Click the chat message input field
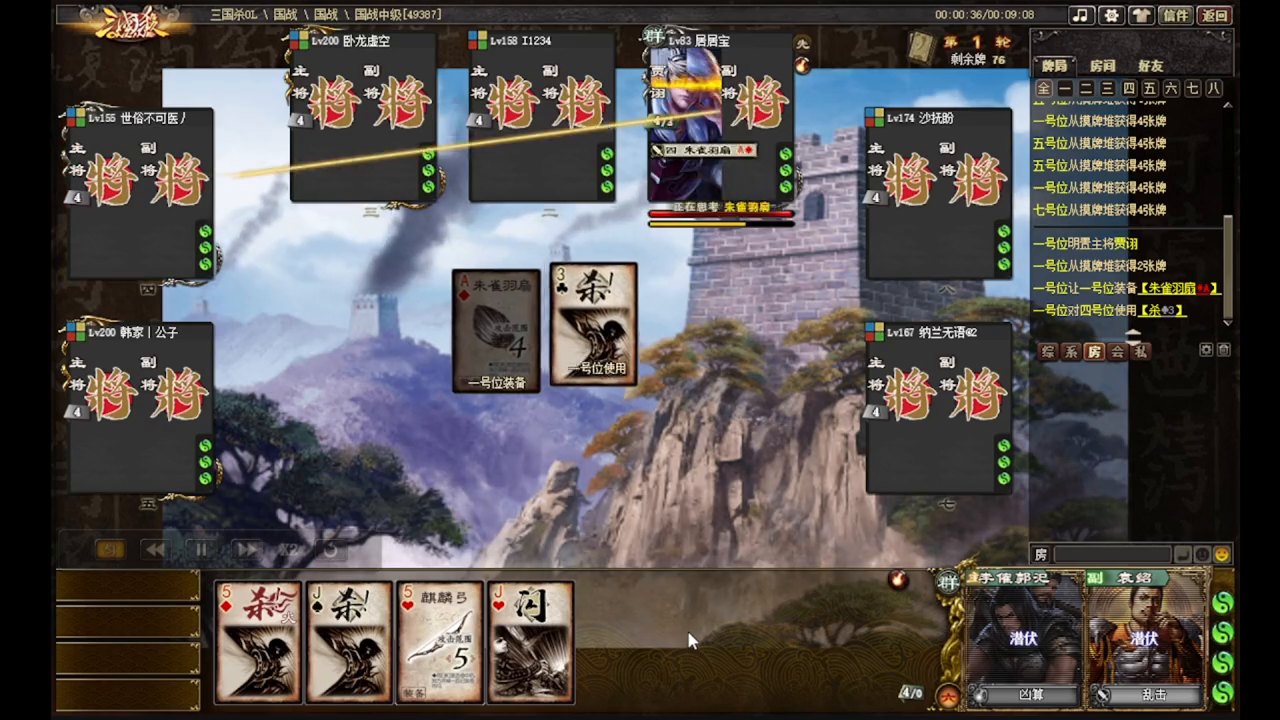This screenshot has width=1280, height=720. tap(1112, 554)
